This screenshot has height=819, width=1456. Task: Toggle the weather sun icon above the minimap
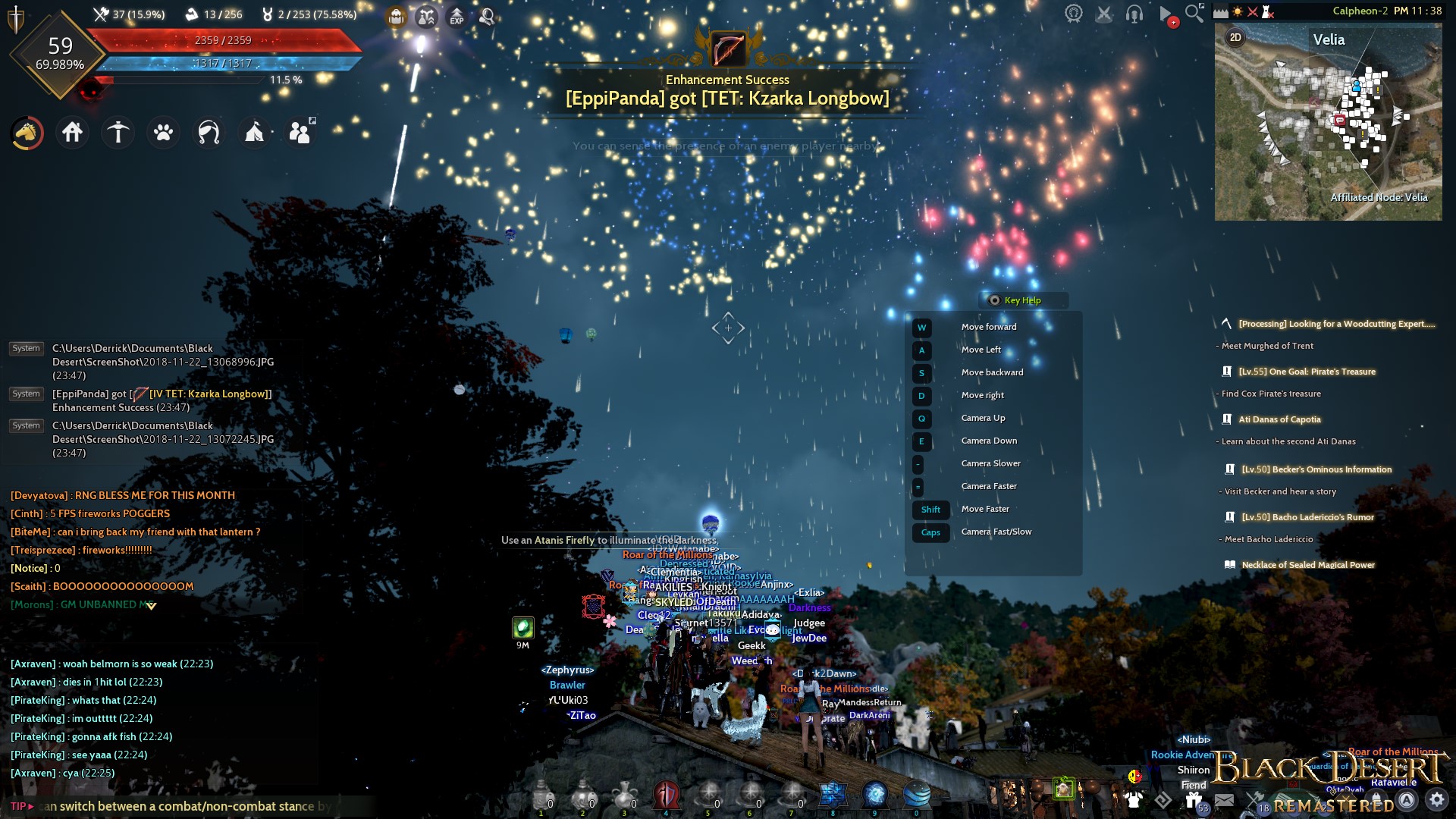coord(1238,11)
